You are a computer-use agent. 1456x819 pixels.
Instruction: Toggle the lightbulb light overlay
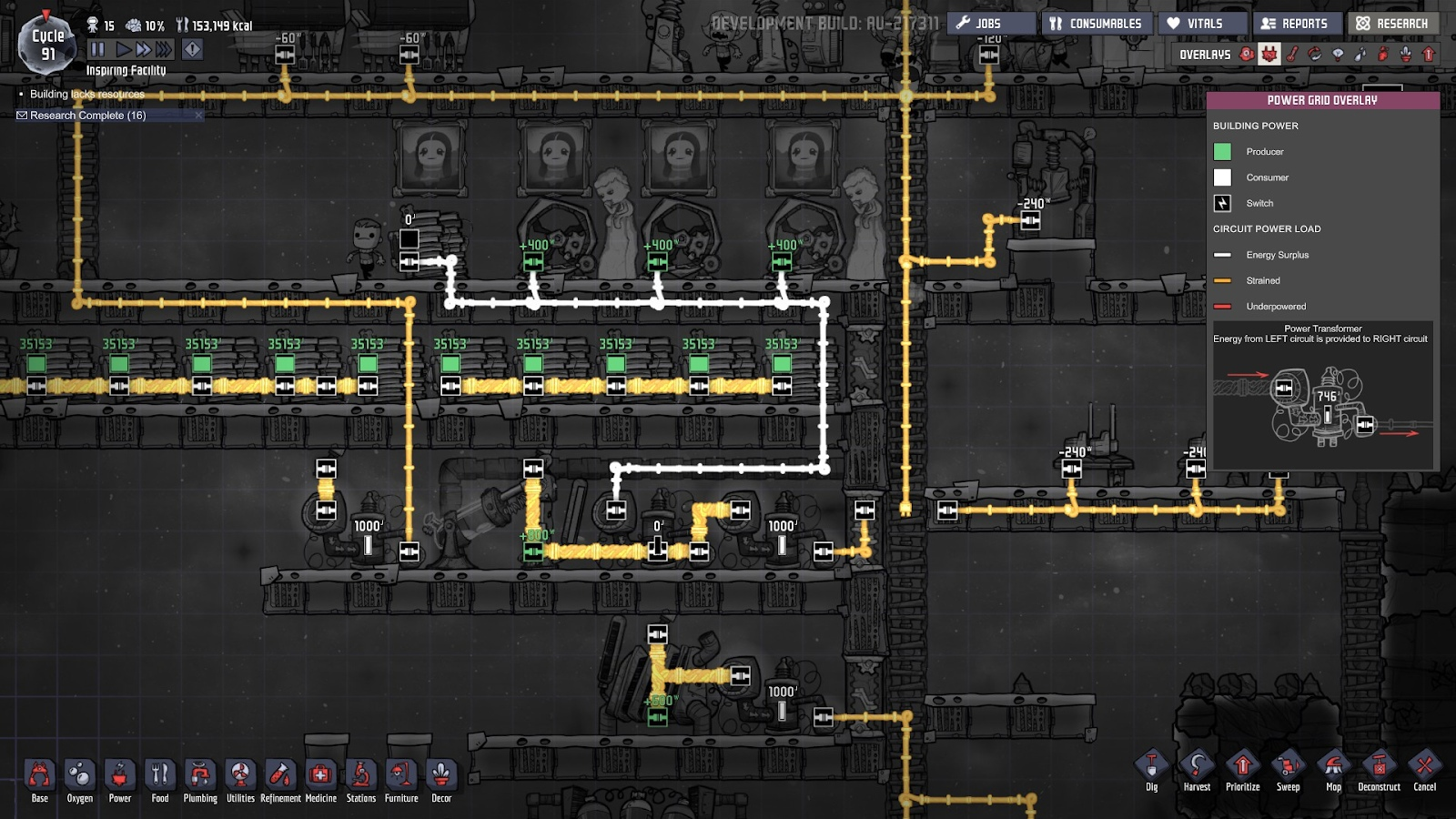(x=1338, y=55)
